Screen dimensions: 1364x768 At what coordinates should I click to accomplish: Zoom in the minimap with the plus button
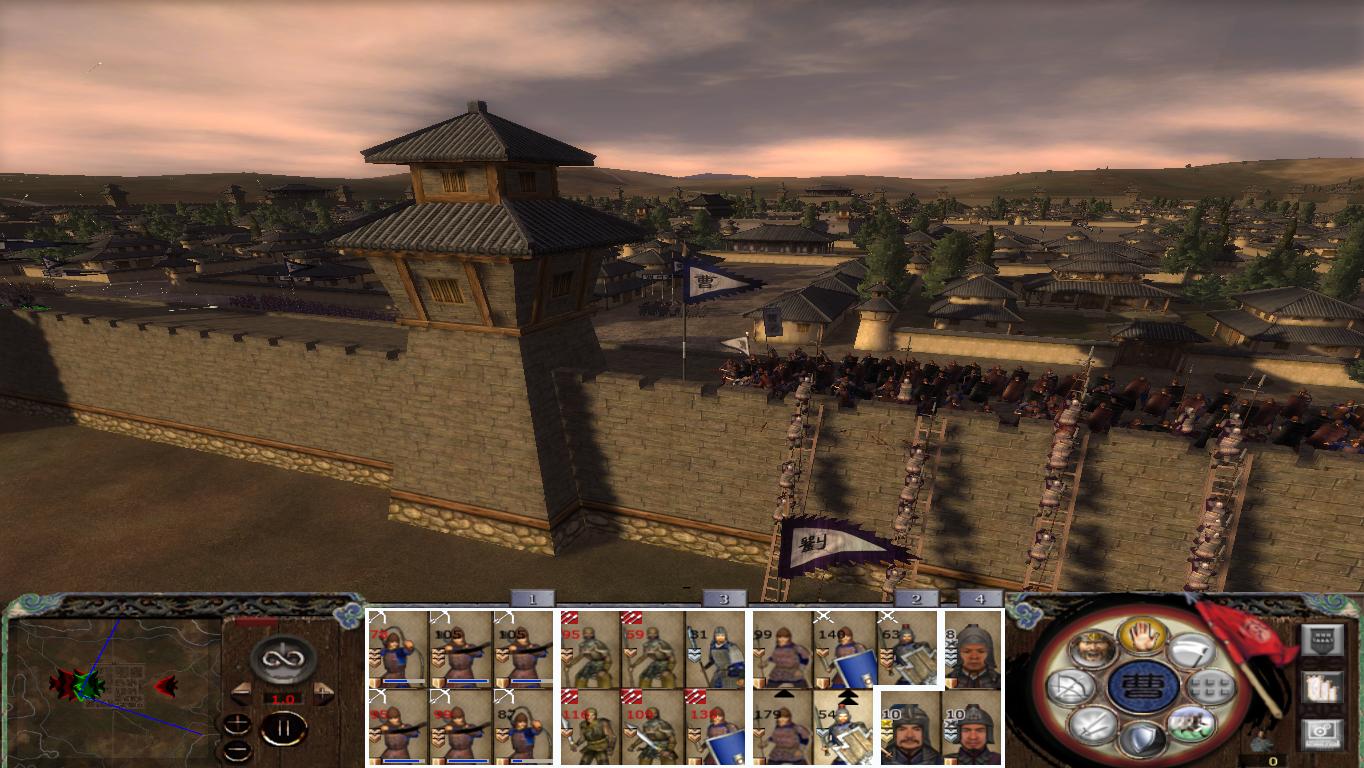(236, 724)
